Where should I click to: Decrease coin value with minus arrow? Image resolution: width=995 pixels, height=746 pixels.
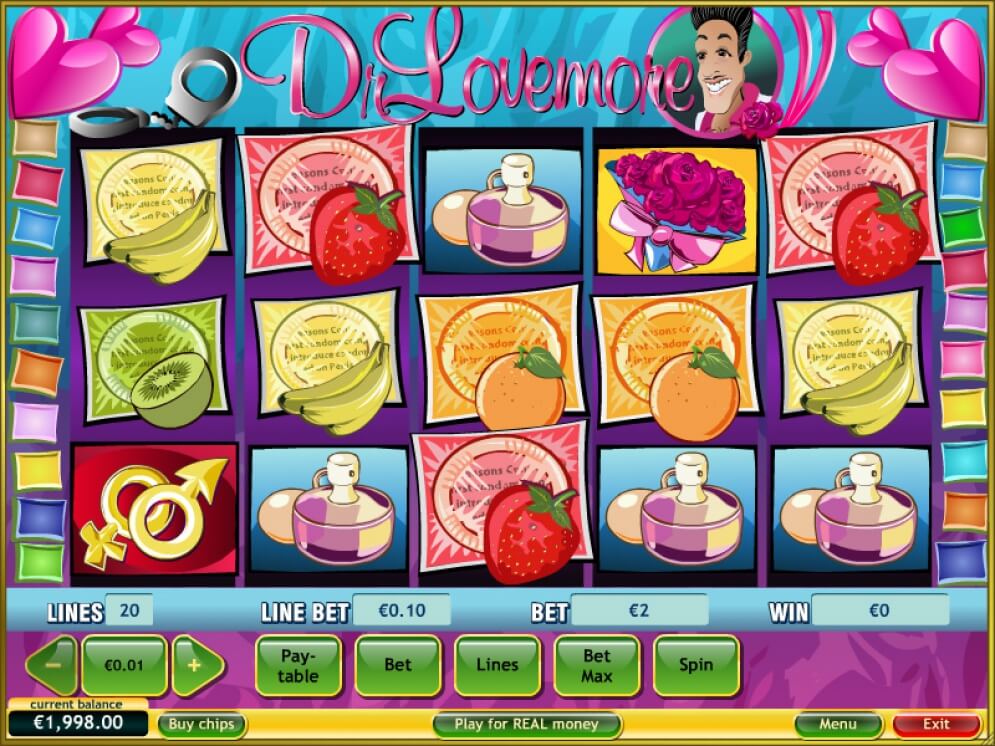51,665
